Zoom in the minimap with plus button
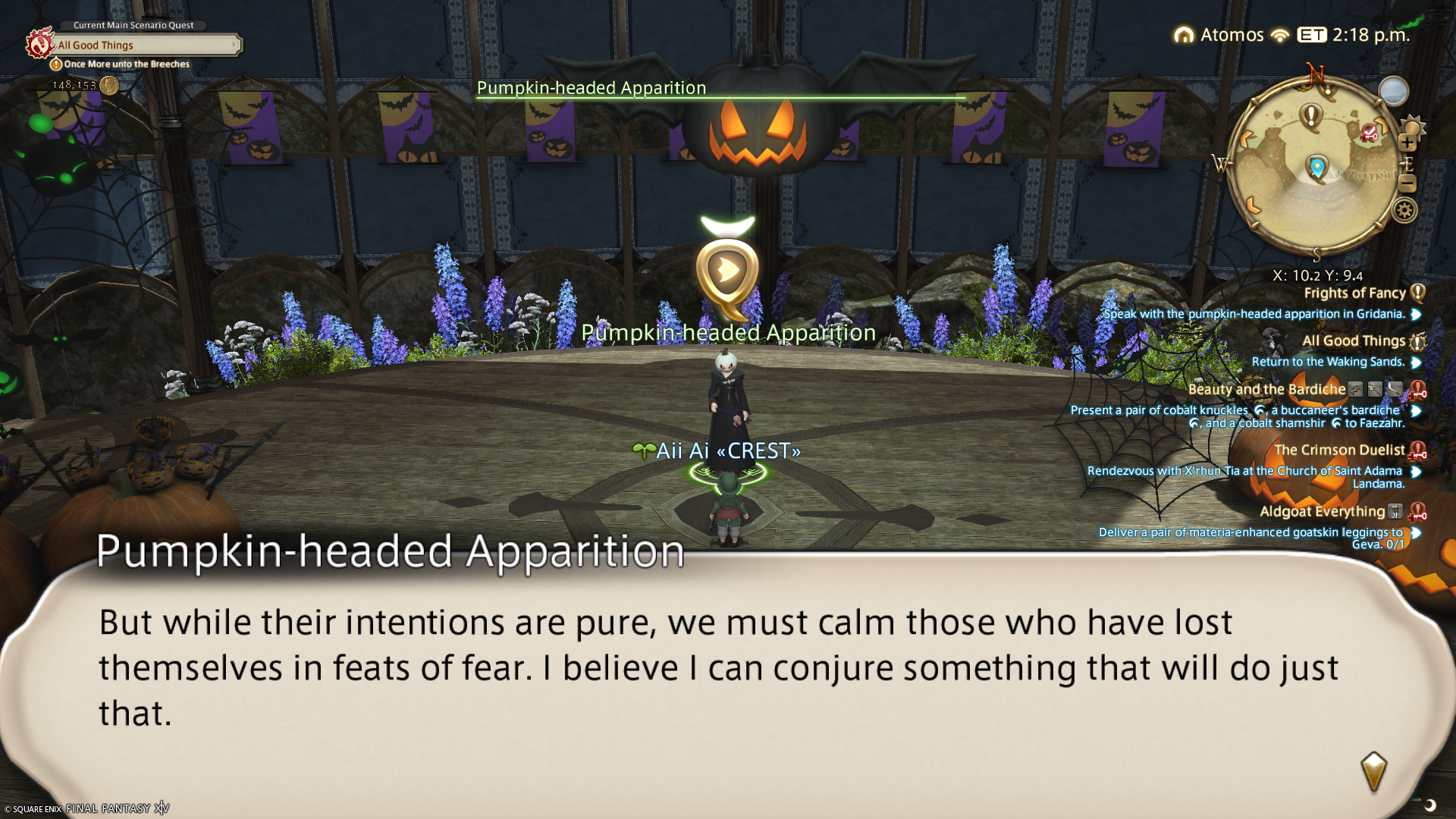1456x819 pixels. coord(1407,143)
